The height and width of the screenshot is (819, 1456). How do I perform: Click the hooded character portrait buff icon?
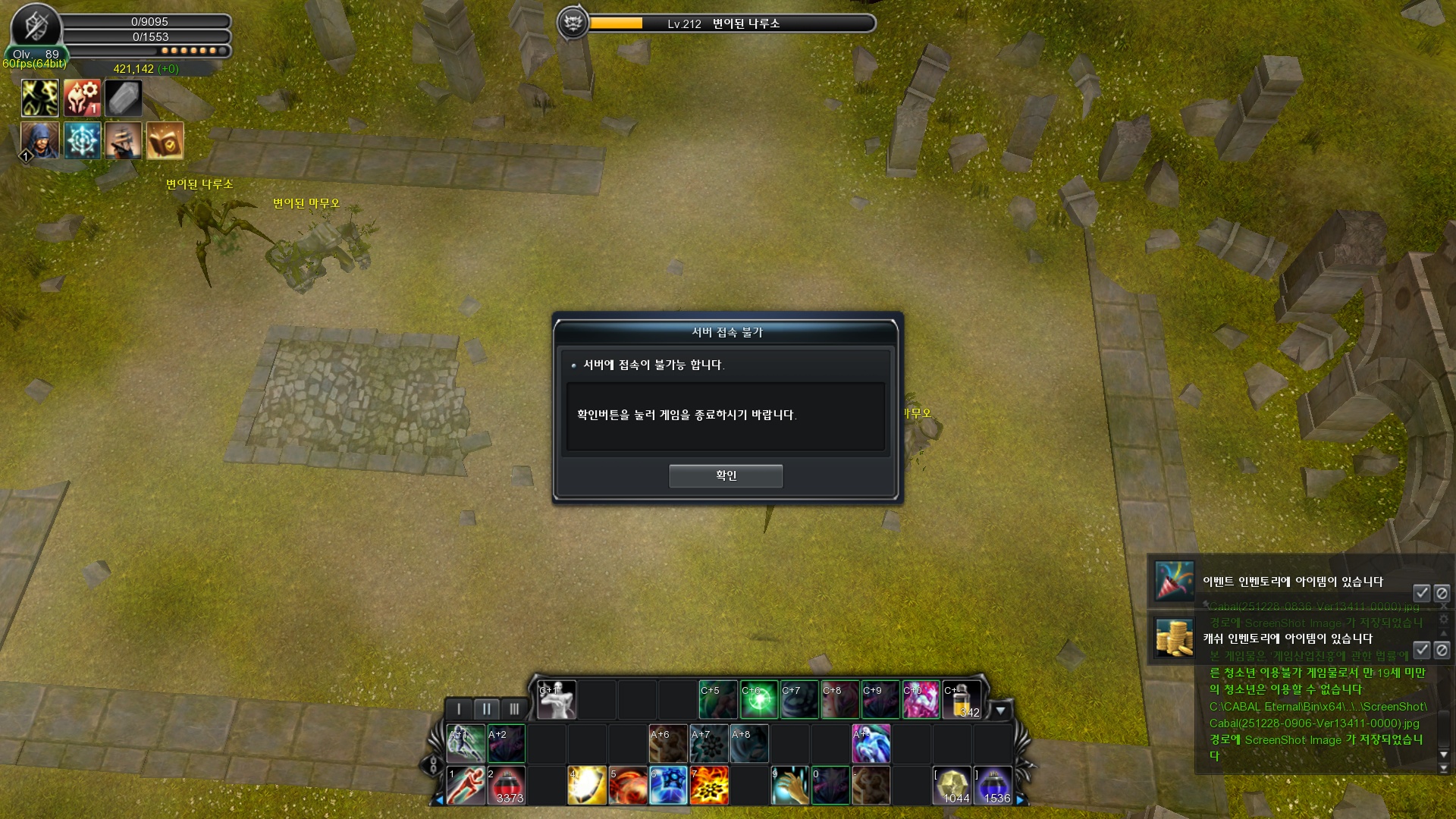[39, 140]
